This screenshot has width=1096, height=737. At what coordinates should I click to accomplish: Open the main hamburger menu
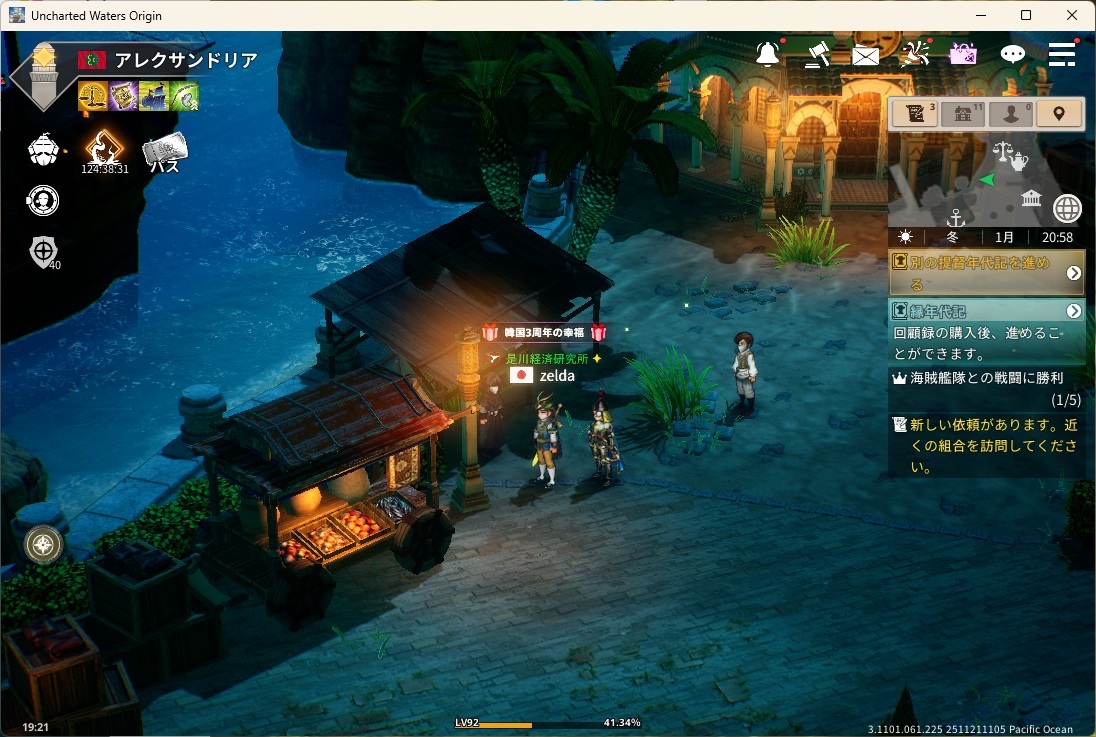click(1062, 54)
